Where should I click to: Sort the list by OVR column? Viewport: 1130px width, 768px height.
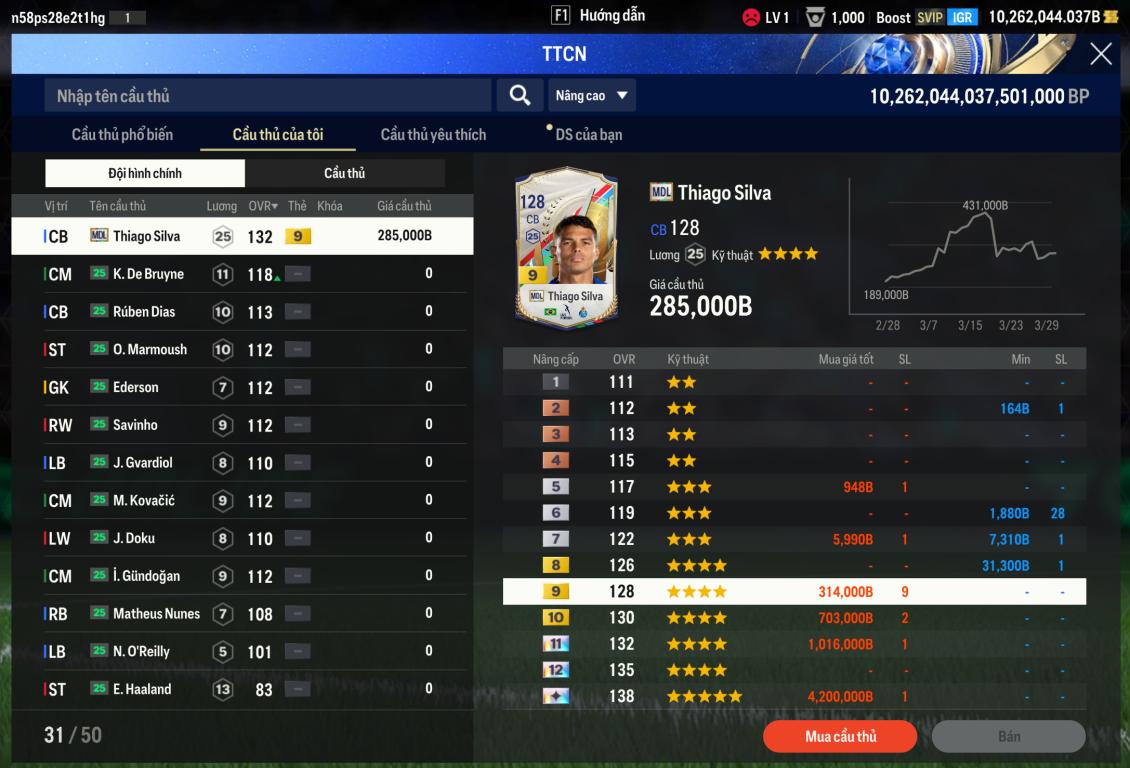263,206
